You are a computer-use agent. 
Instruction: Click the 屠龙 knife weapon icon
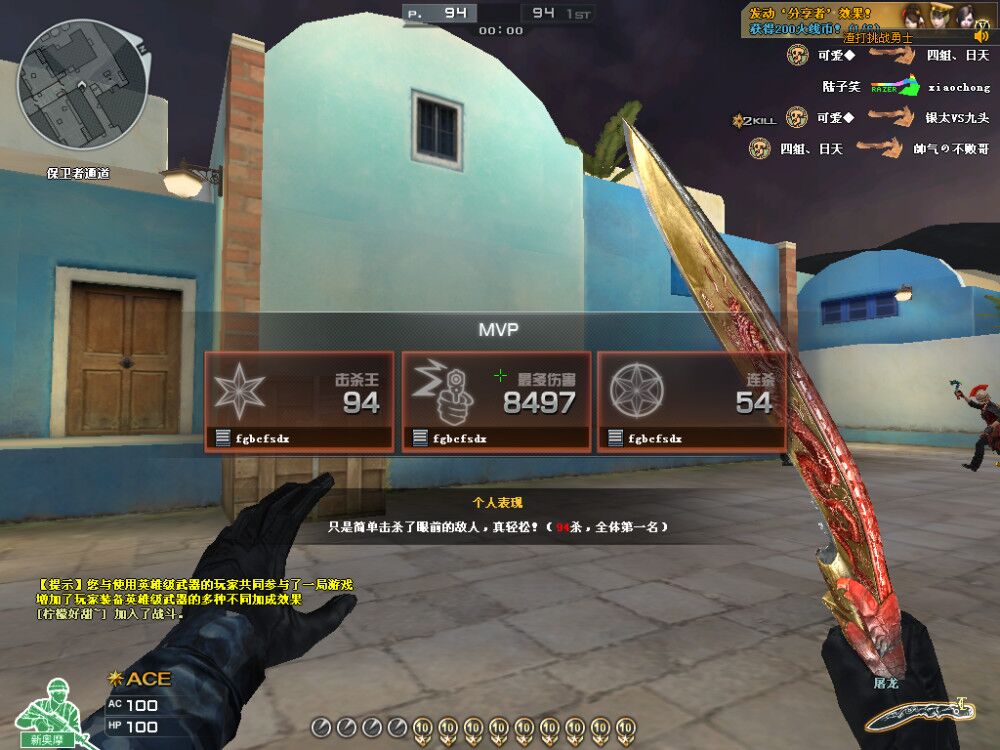916,712
